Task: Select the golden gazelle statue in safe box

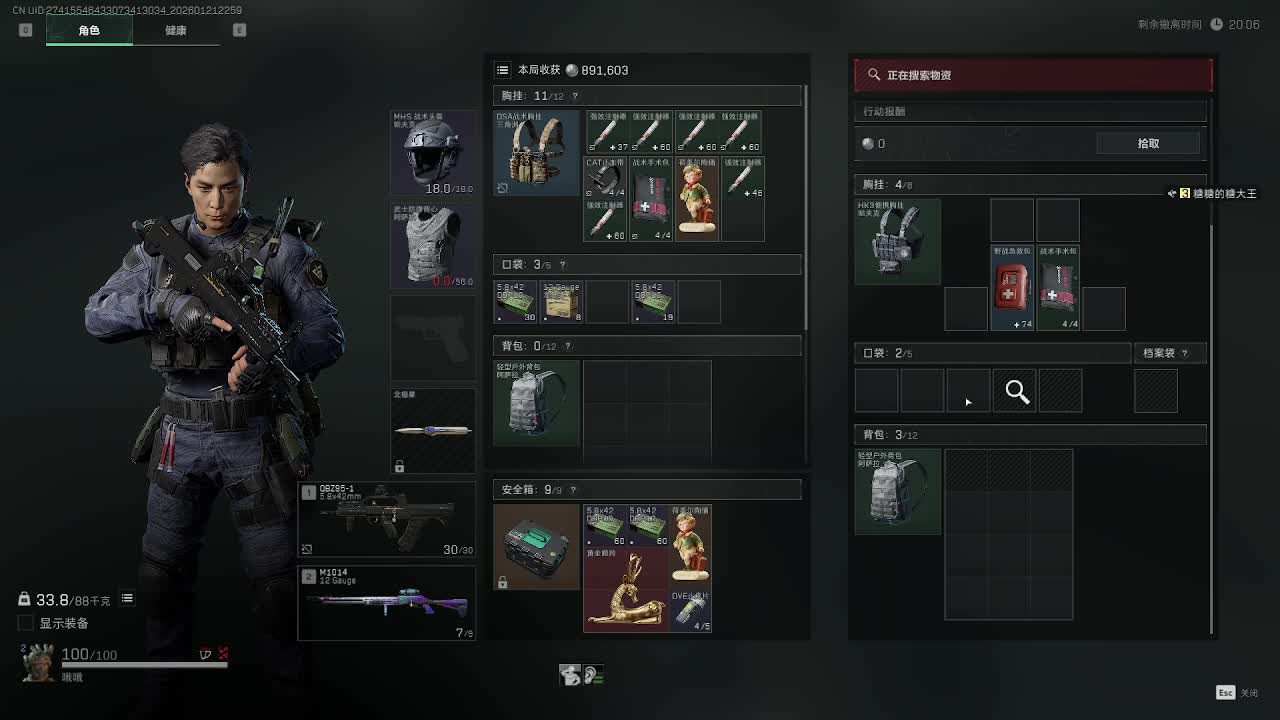Action: (626, 591)
